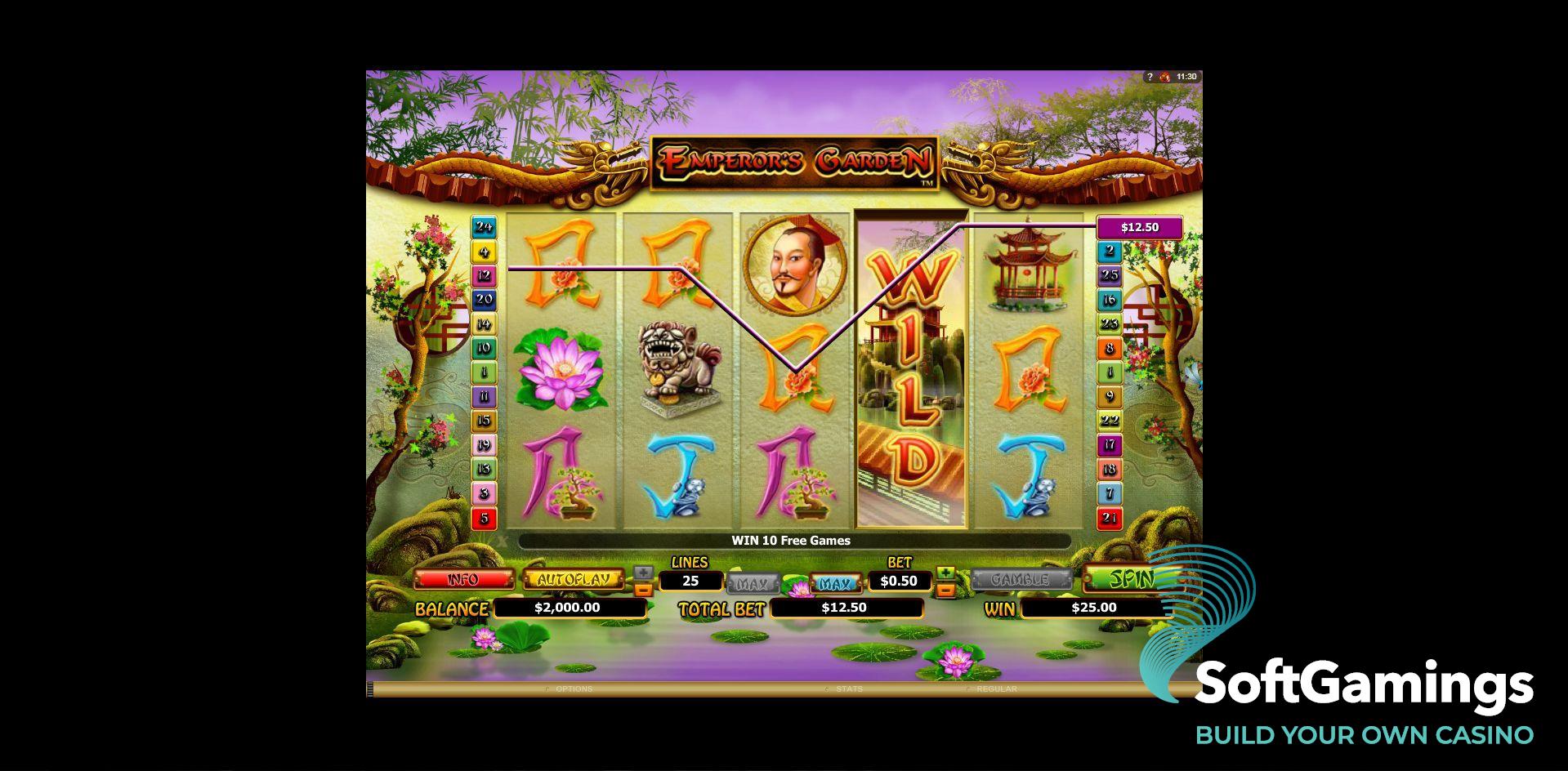
Task: Mute game sound with the speaker icon
Action: (1164, 76)
